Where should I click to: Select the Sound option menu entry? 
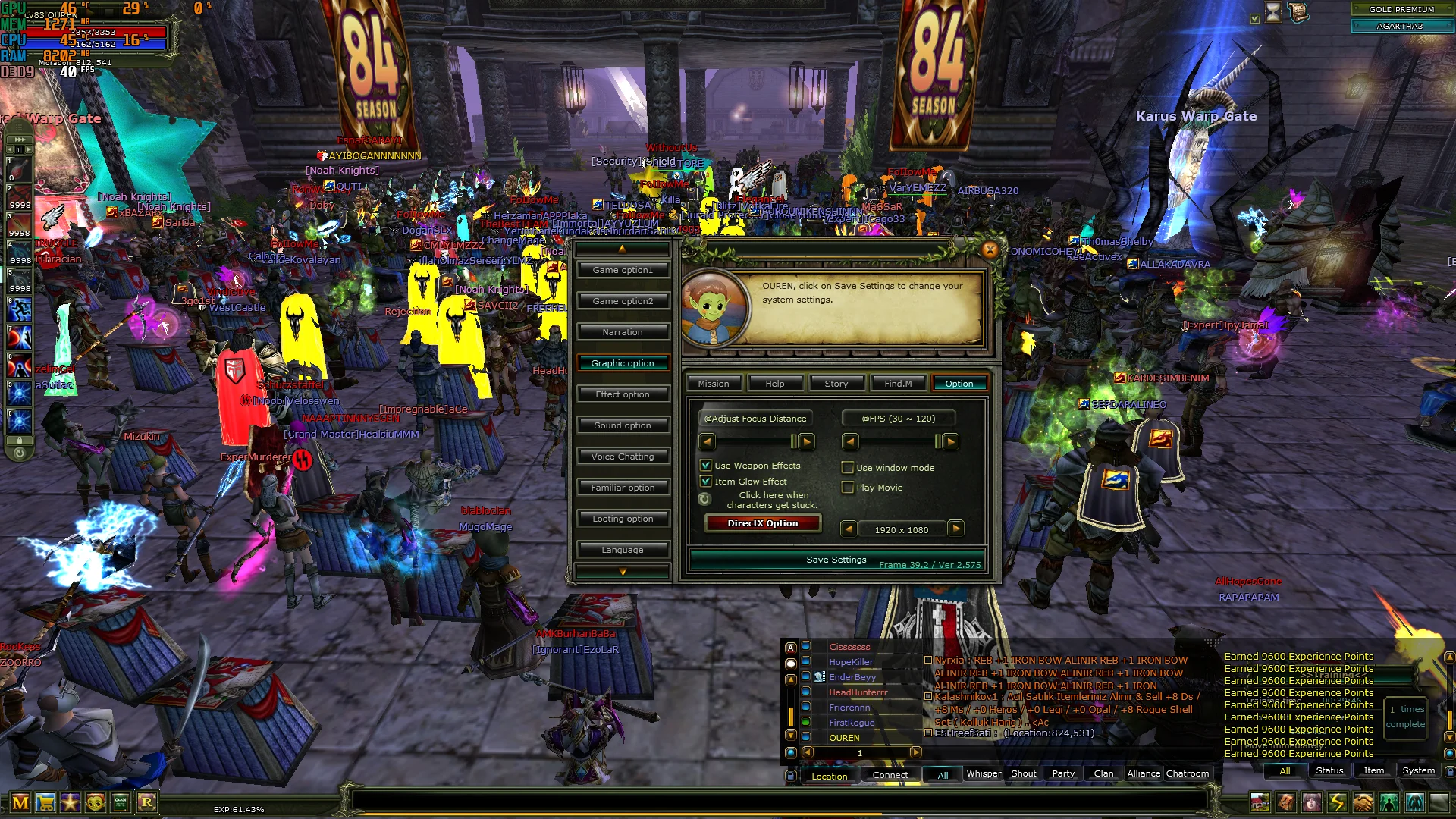pyautogui.click(x=622, y=425)
